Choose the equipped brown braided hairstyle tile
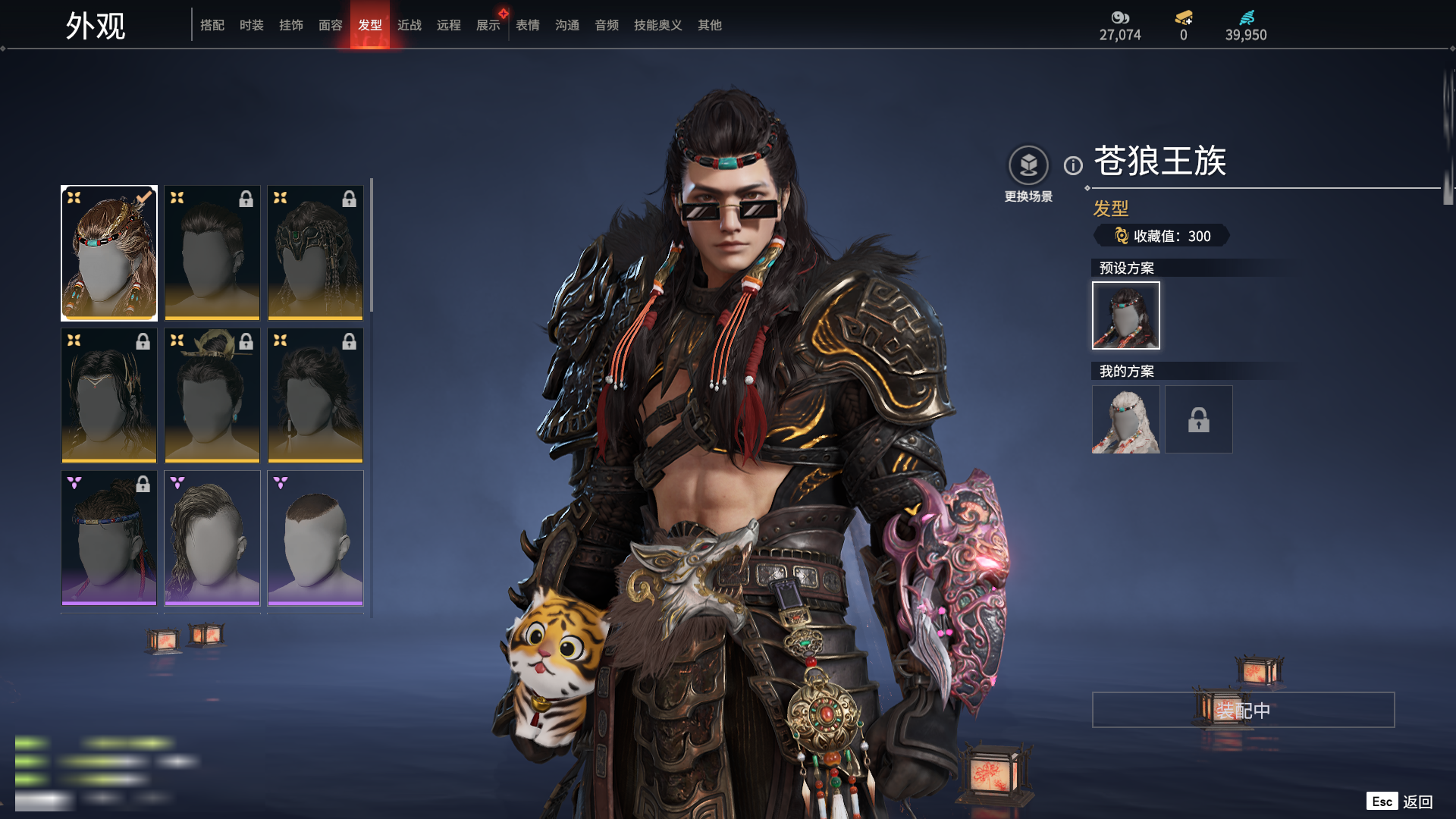Viewport: 1456px width, 819px height. click(109, 253)
